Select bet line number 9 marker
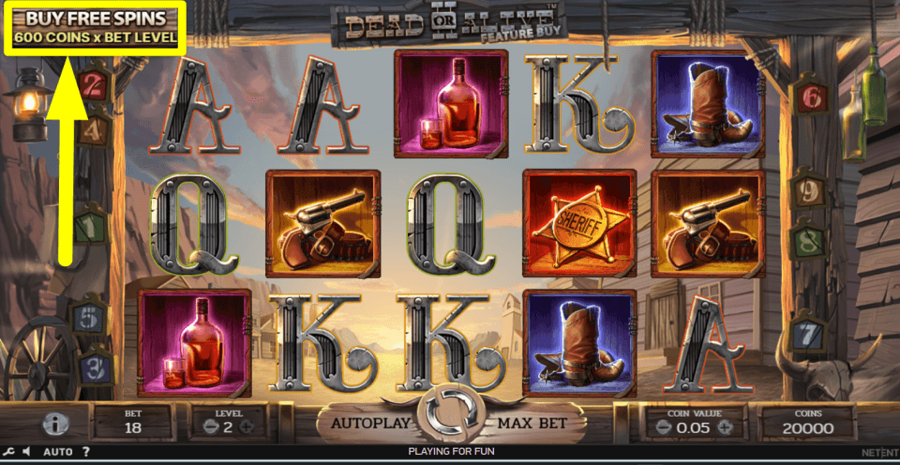The width and height of the screenshot is (900, 465). [806, 190]
